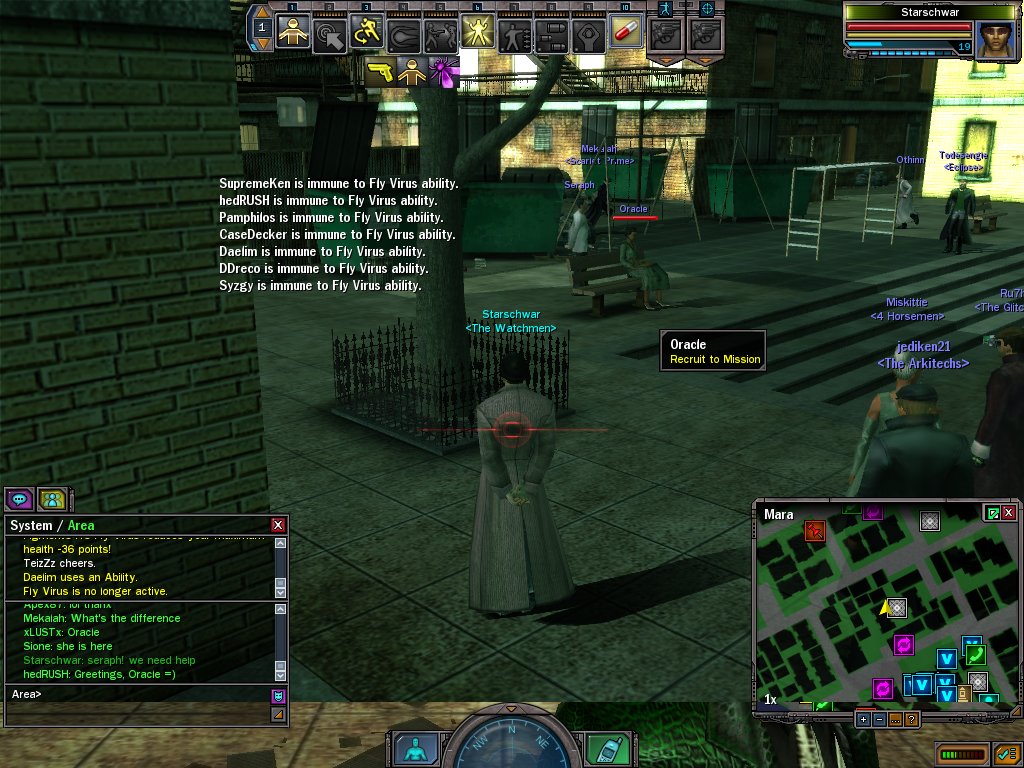
Task: Activate the red and white pill in hotbar
Action: point(625,34)
